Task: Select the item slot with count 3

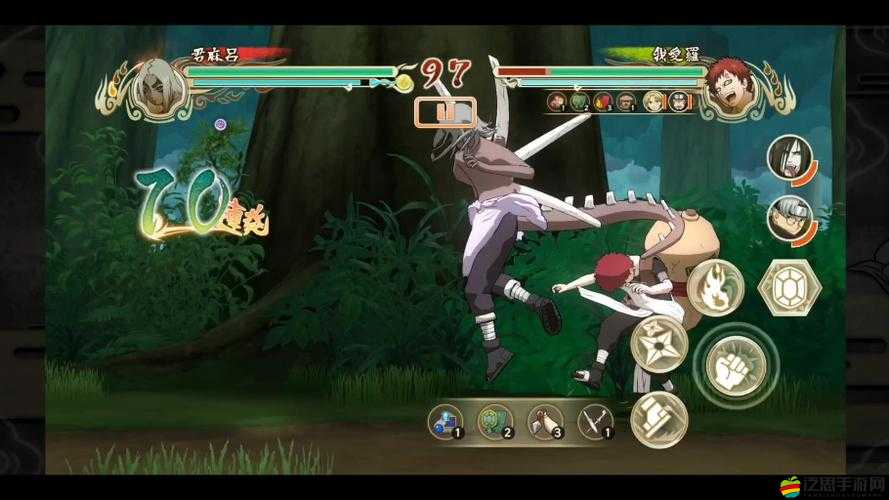Action: point(545,421)
